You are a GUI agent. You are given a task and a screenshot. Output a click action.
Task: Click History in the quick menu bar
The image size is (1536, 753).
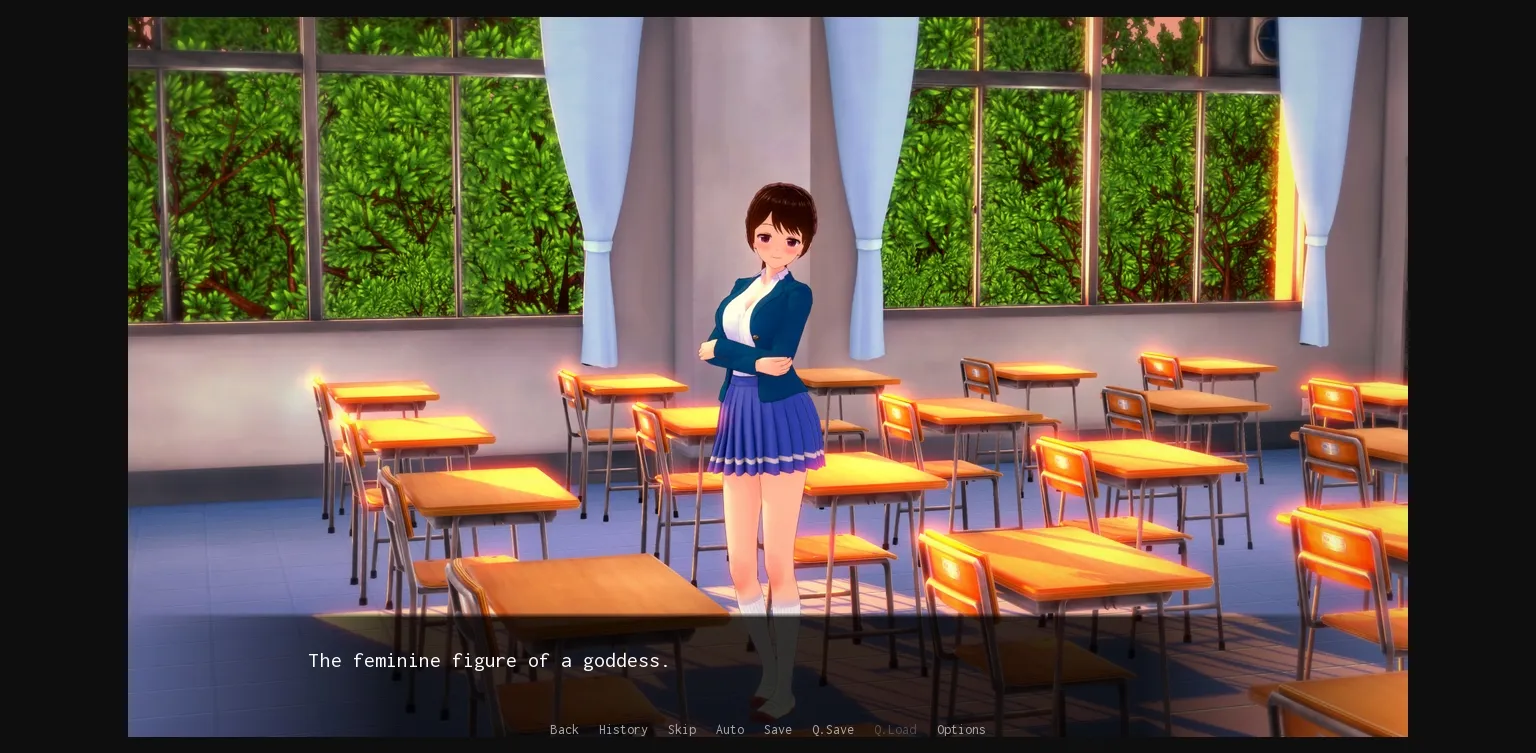[x=623, y=730]
